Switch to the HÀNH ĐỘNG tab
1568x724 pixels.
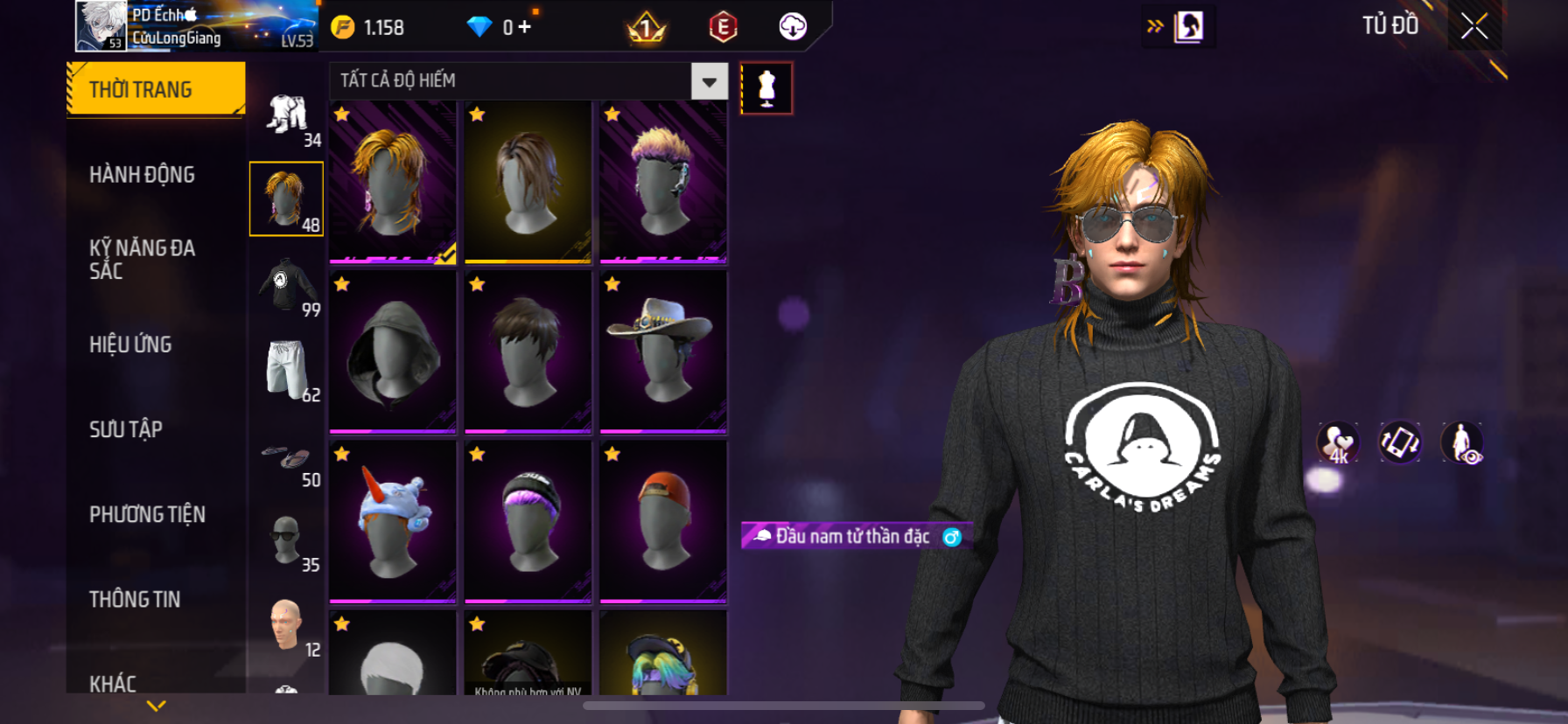[x=142, y=175]
